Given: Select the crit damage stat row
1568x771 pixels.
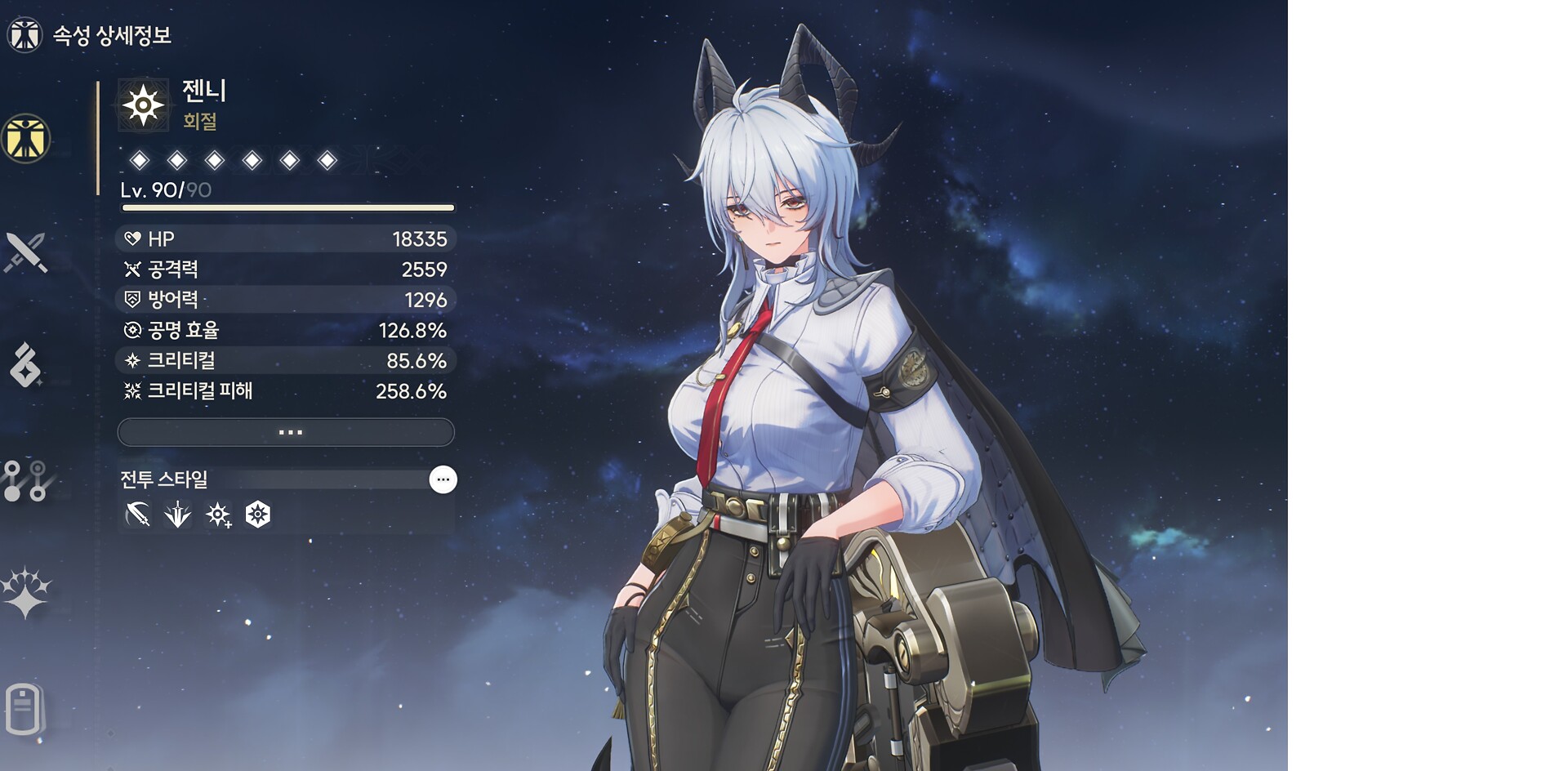Looking at the screenshot, I should pyautogui.click(x=286, y=391).
